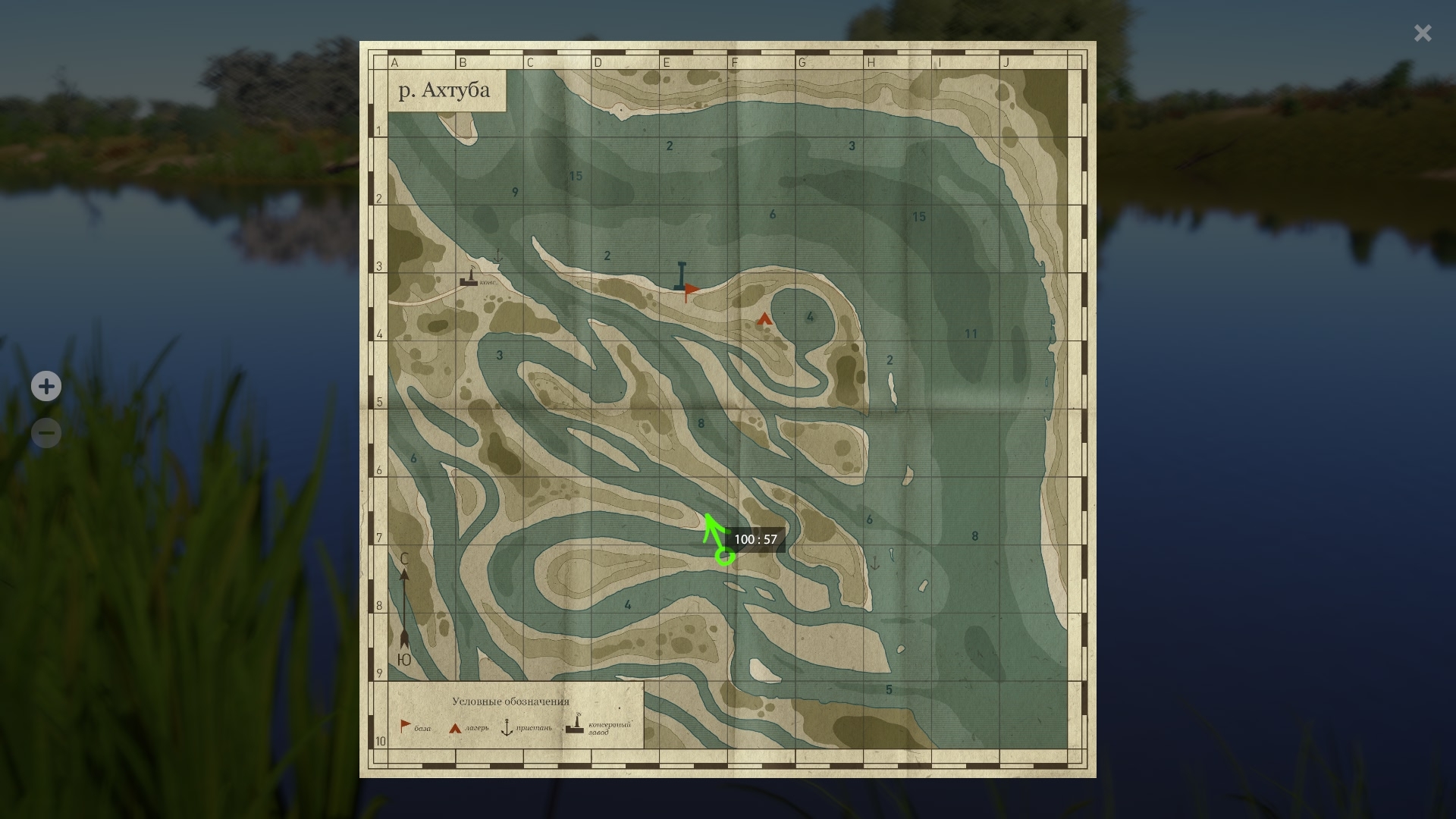The width and height of the screenshot is (1456, 819).
Task: Select the red base flag marker
Action: [x=691, y=290]
